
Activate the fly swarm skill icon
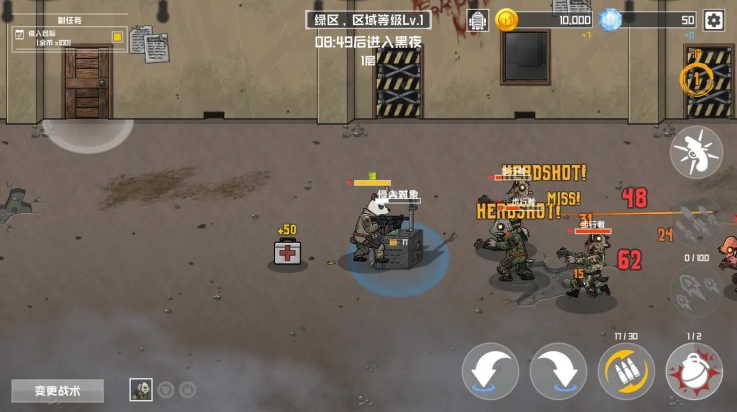point(696,152)
